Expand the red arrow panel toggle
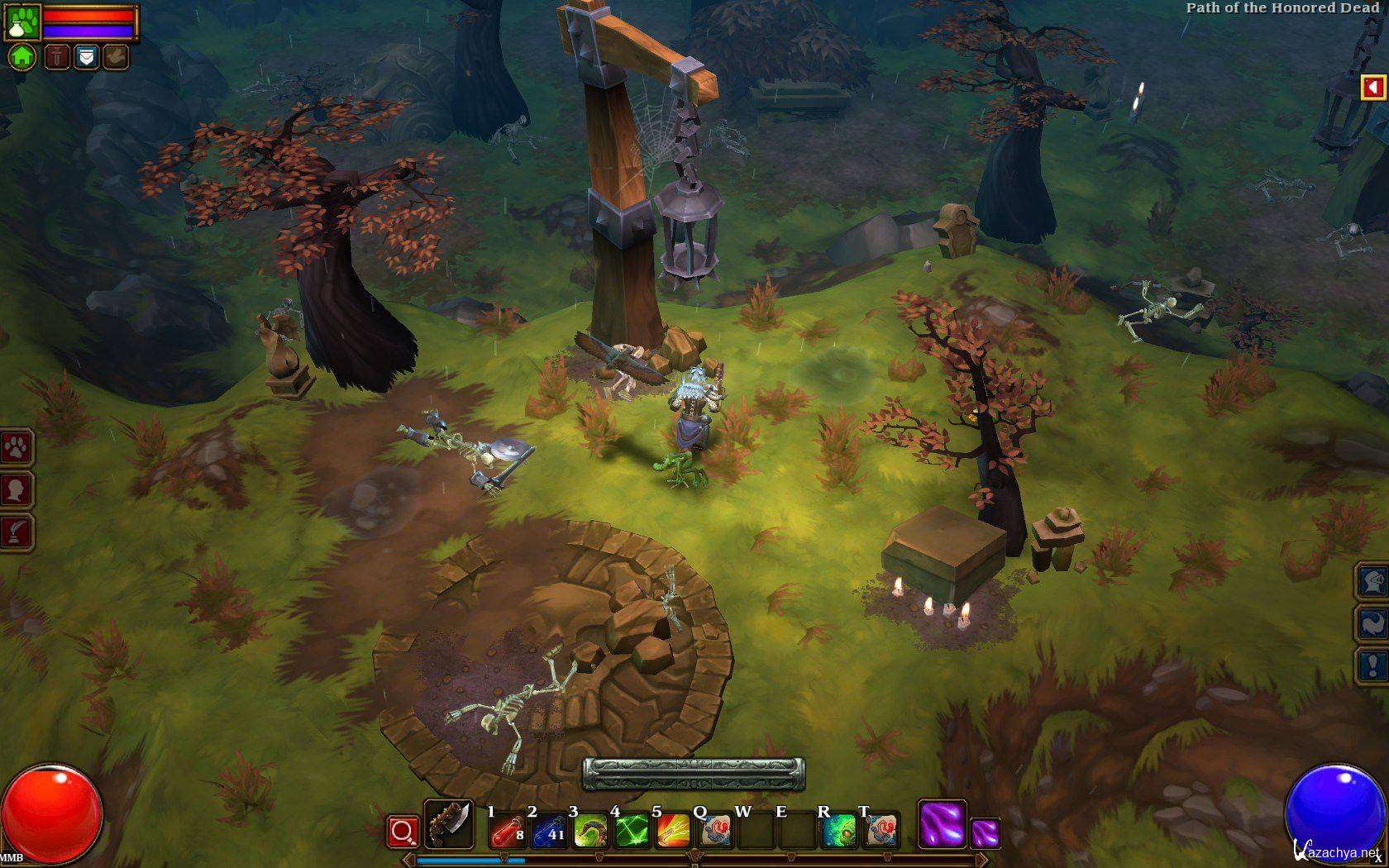Viewport: 1389px width, 868px height. (1373, 87)
